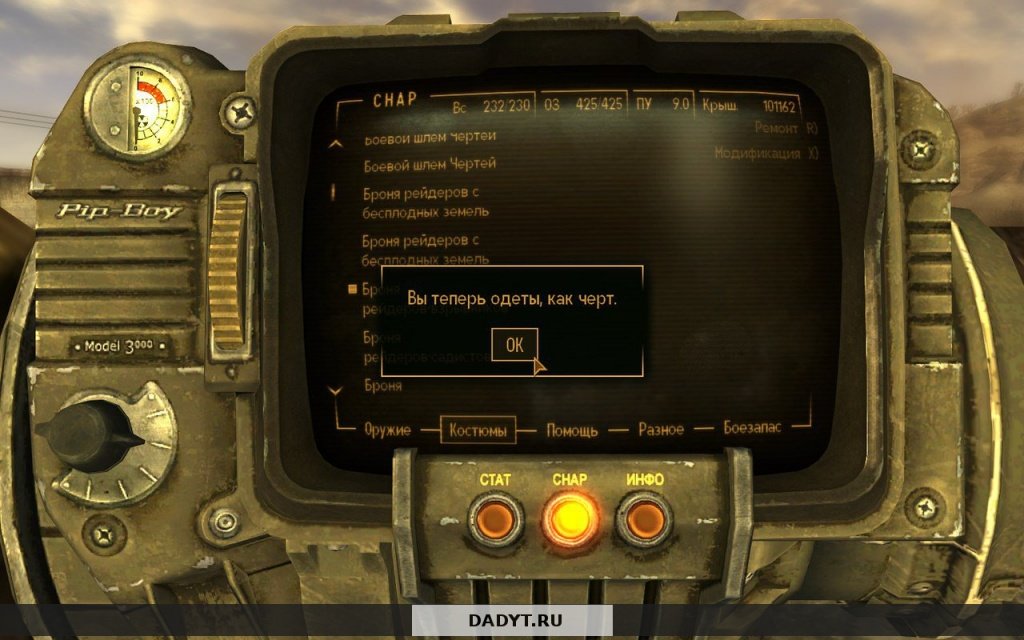1024x640 pixels.
Task: Open the Помощь item category
Action: [x=572, y=430]
